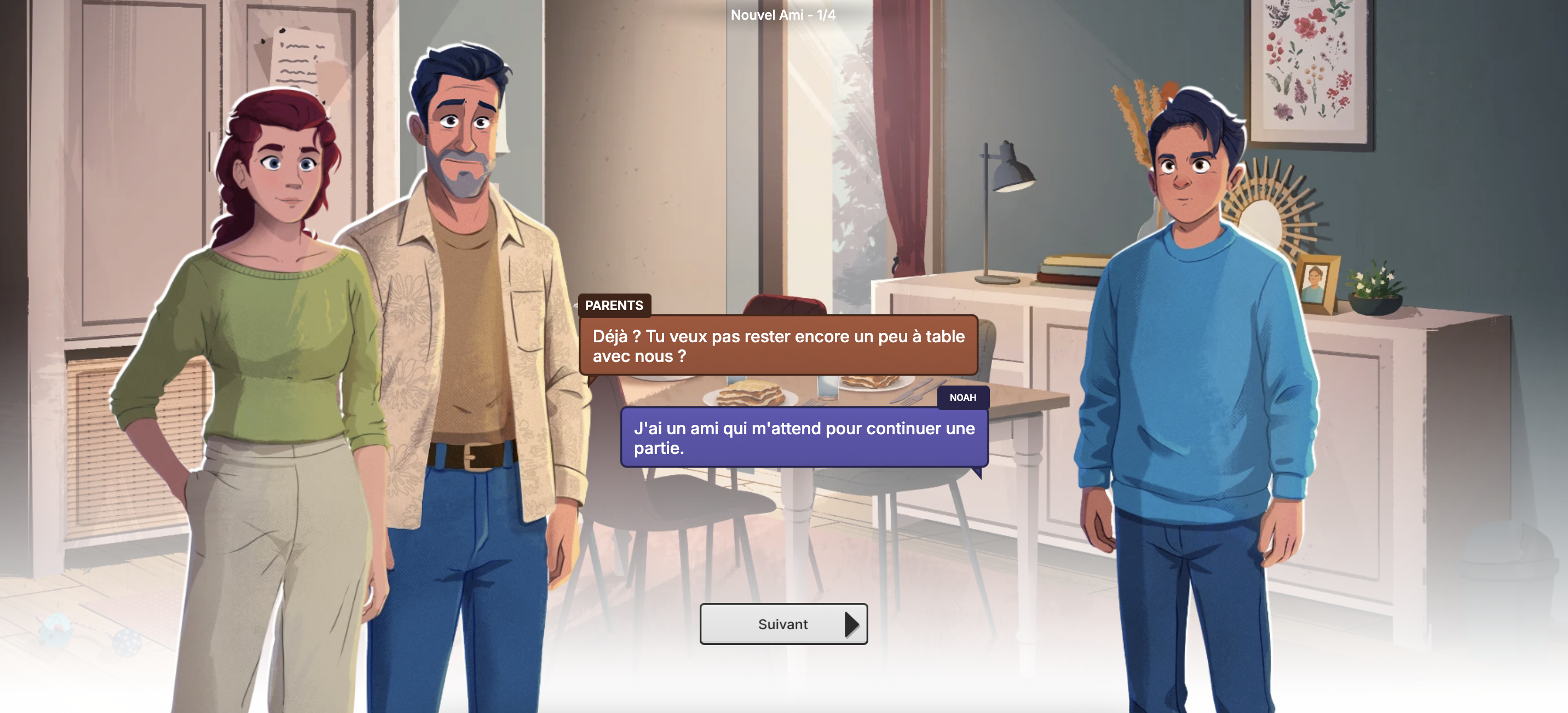Continue the dialogue with Suivant
The image size is (1568, 713).
[783, 624]
